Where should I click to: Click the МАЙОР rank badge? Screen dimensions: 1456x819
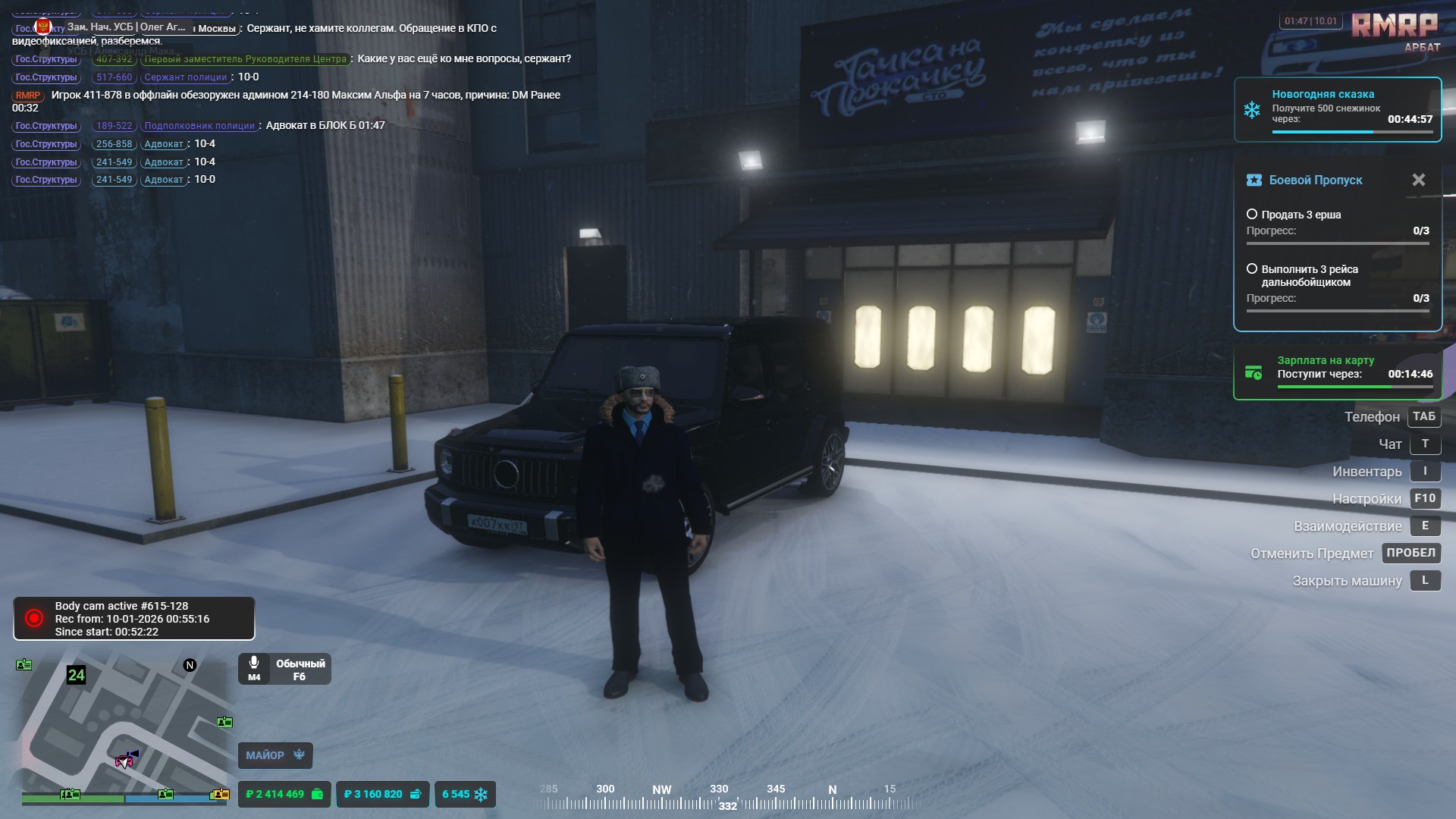click(x=275, y=755)
